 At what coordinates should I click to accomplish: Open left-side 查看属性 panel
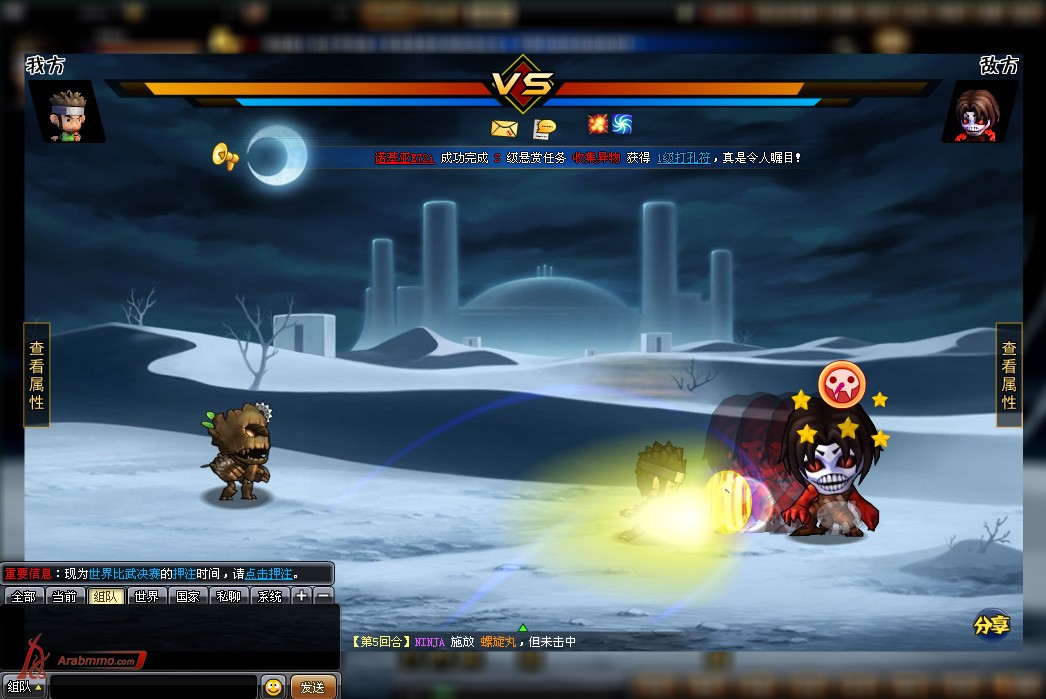click(36, 374)
